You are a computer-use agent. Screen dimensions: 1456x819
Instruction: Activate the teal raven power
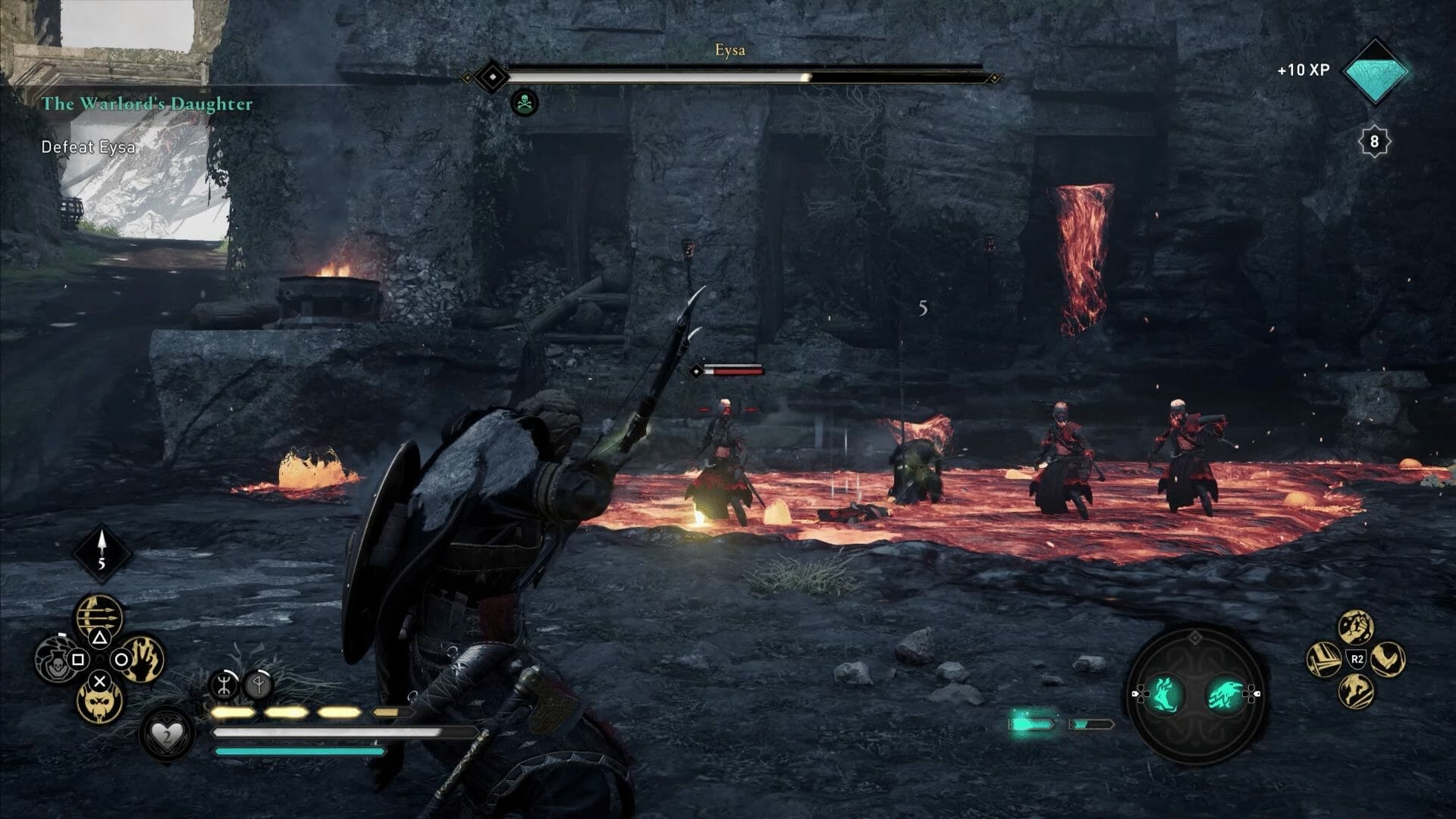(1225, 694)
